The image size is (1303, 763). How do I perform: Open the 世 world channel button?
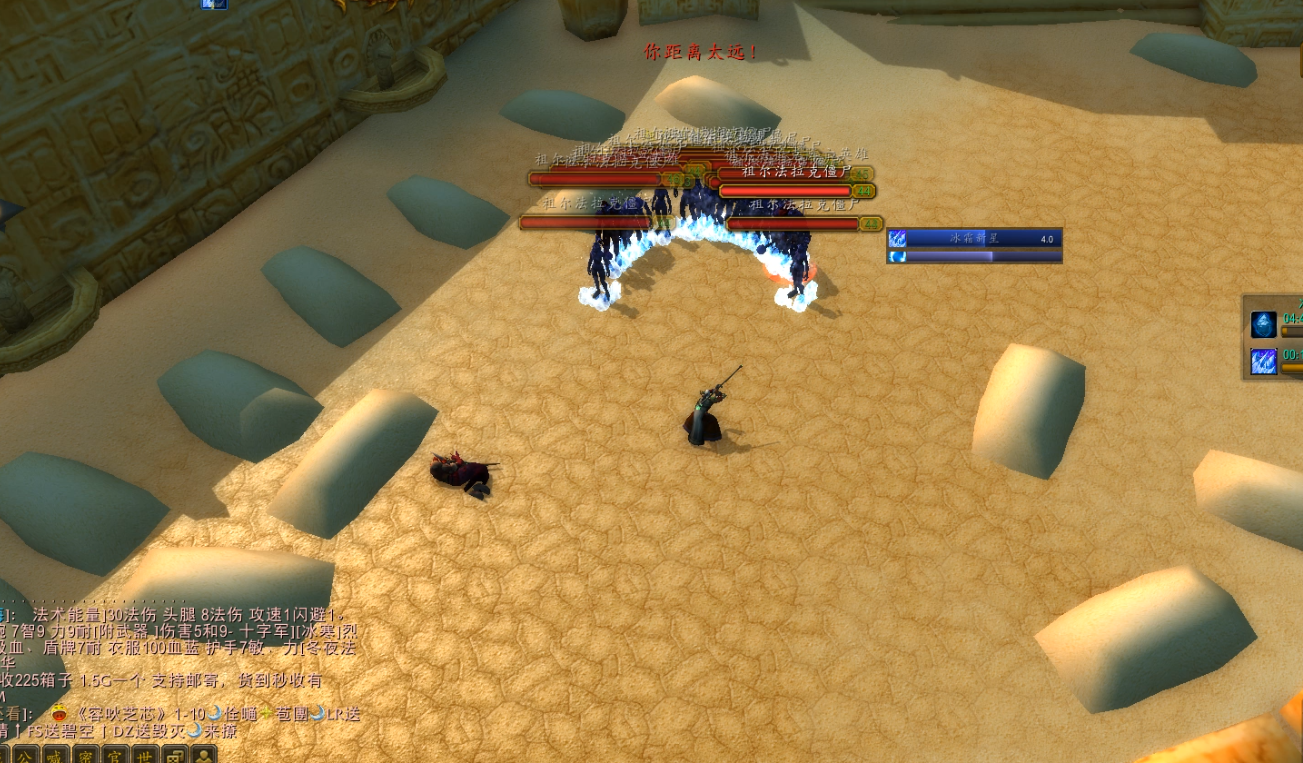point(145,754)
